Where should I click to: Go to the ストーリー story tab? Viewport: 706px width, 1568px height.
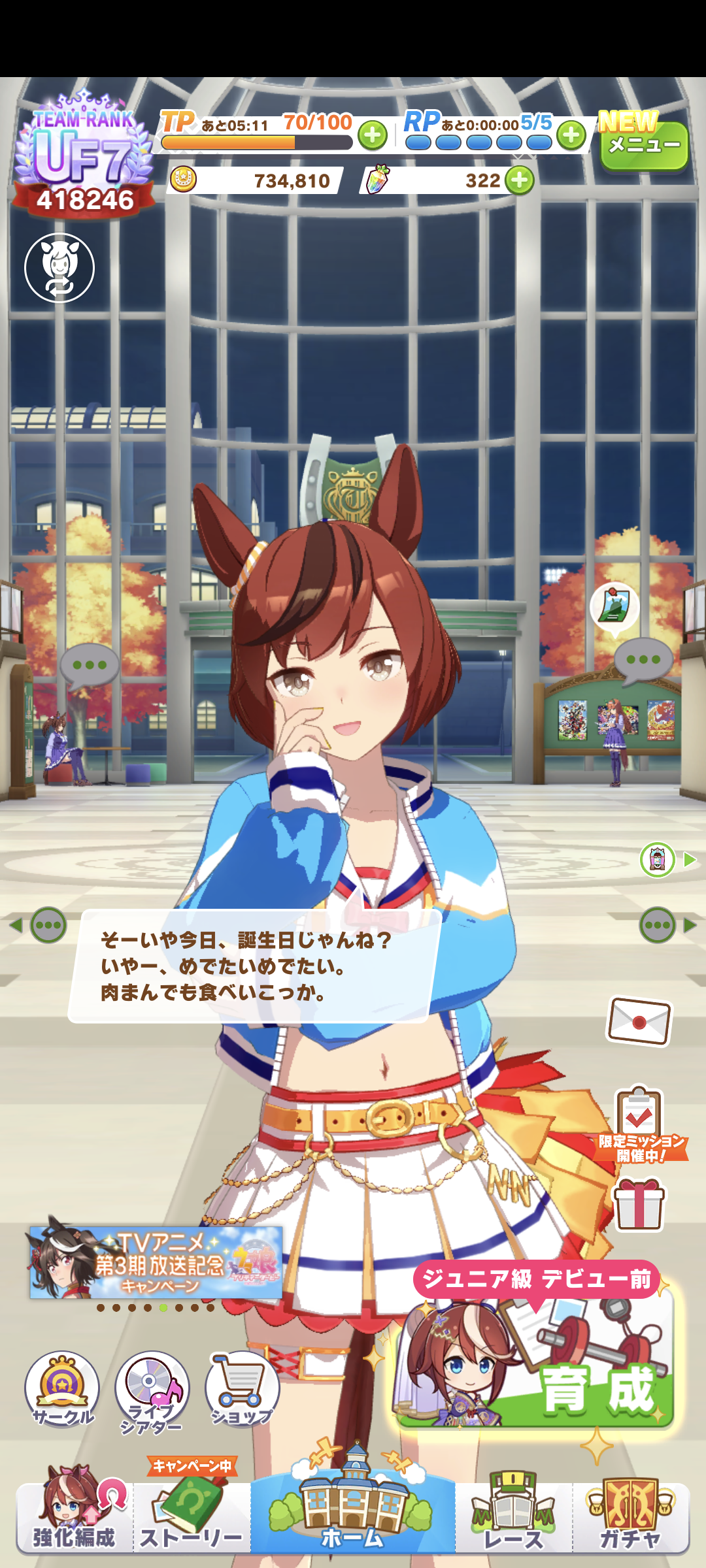click(x=192, y=1516)
